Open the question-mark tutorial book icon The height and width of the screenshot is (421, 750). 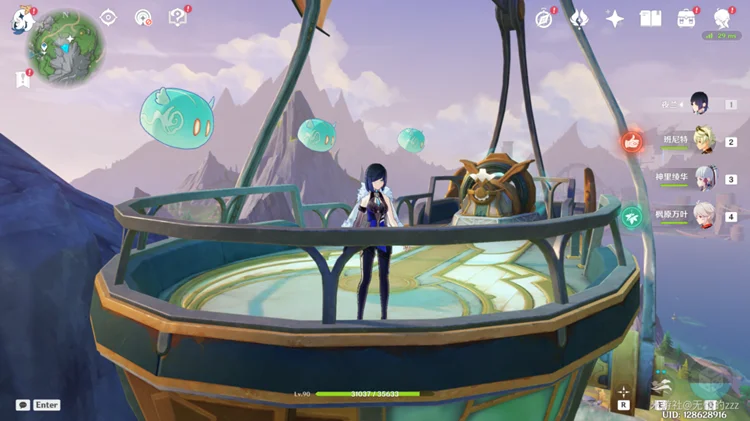coord(177,17)
